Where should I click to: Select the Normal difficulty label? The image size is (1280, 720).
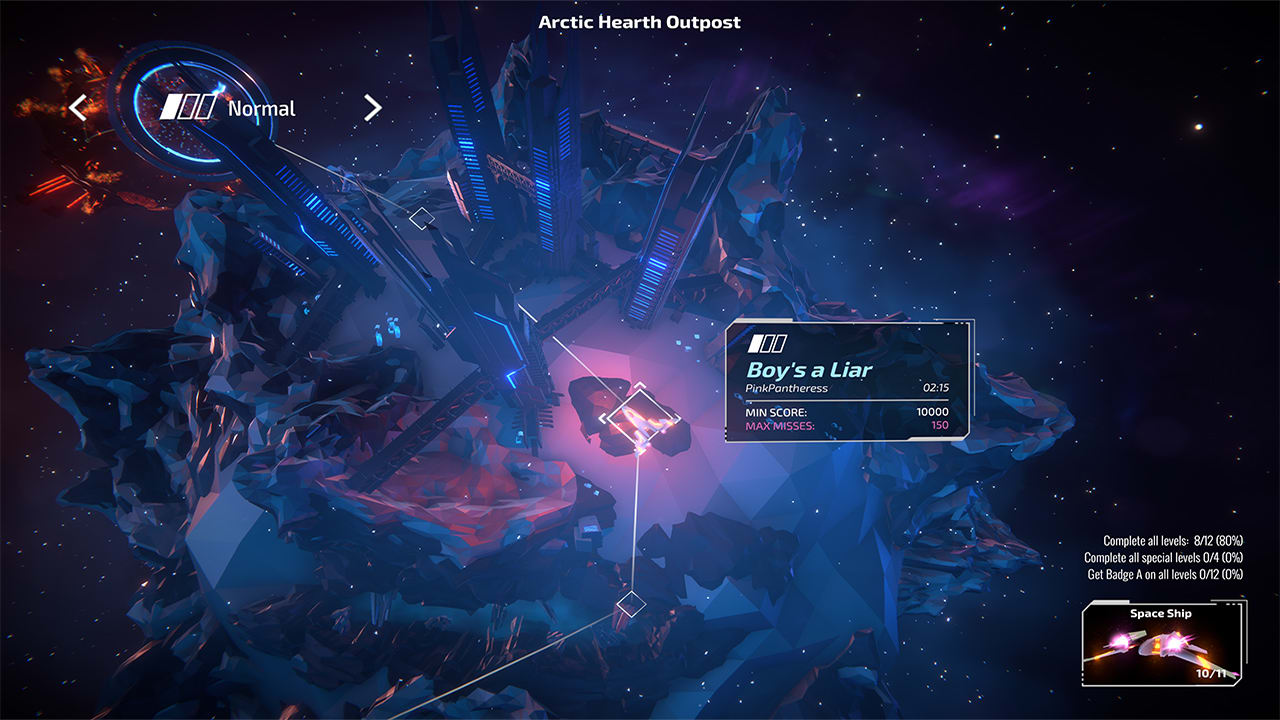(261, 107)
